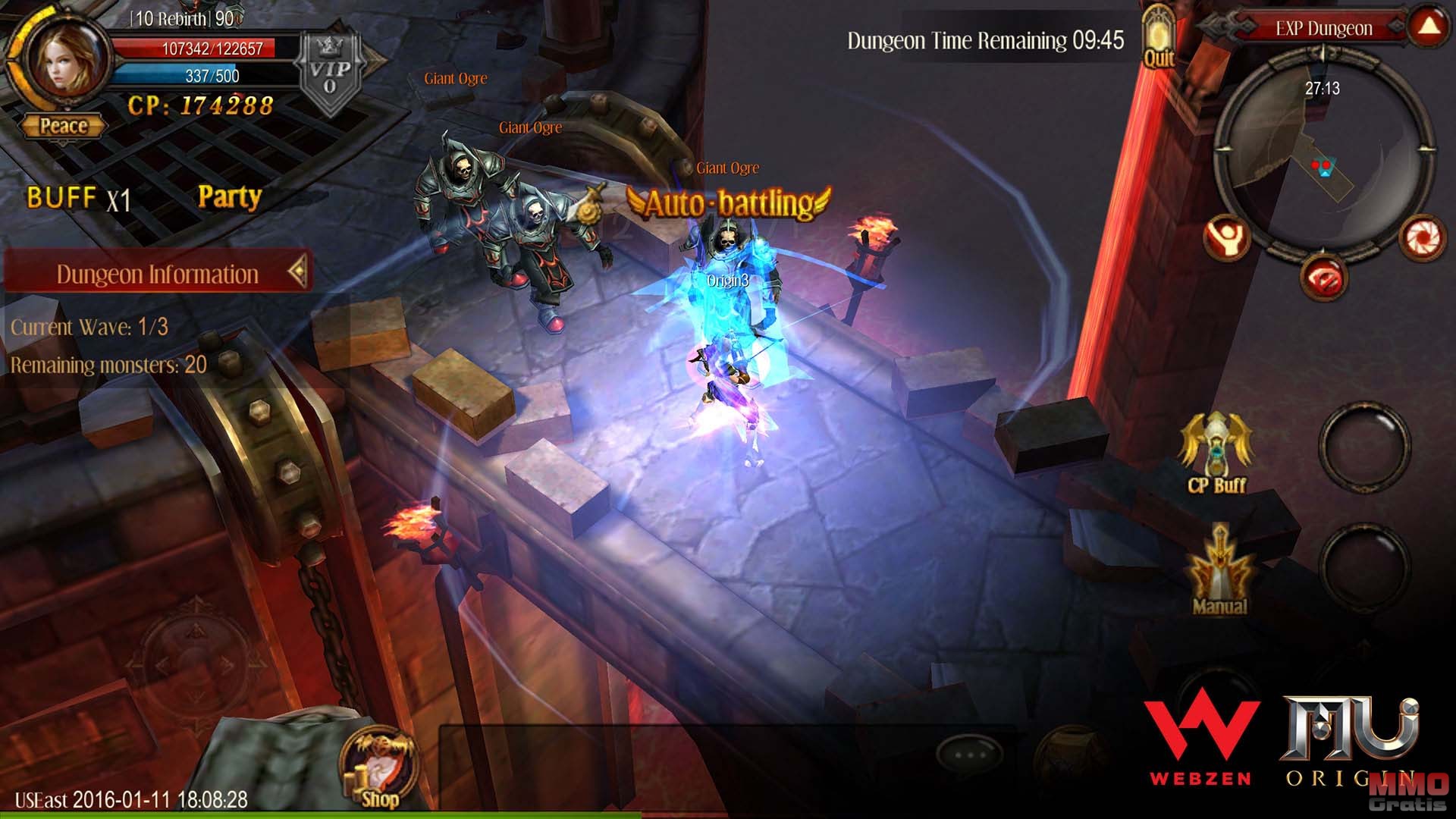Viewport: 1456px width, 819px height.
Task: Cancel the Auto-battling mode banner
Action: (x=728, y=203)
